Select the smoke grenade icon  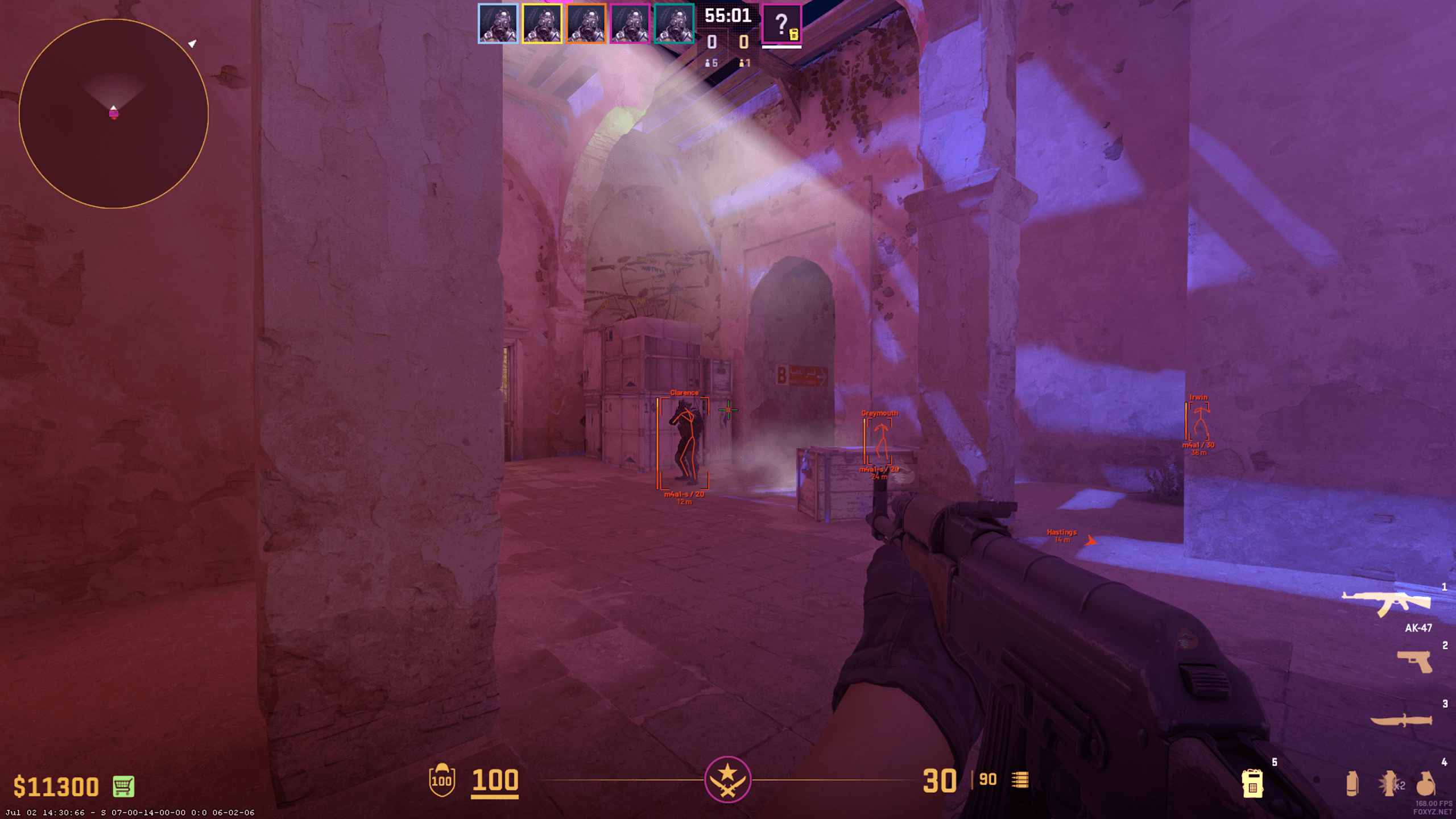pos(1352,783)
